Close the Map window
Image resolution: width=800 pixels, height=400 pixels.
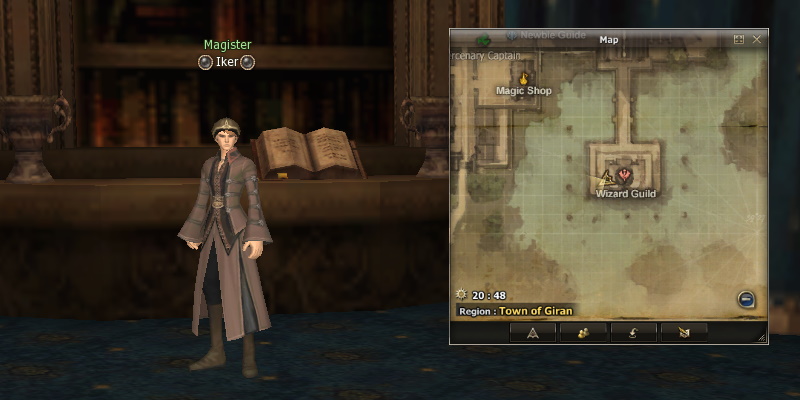pyautogui.click(x=757, y=40)
